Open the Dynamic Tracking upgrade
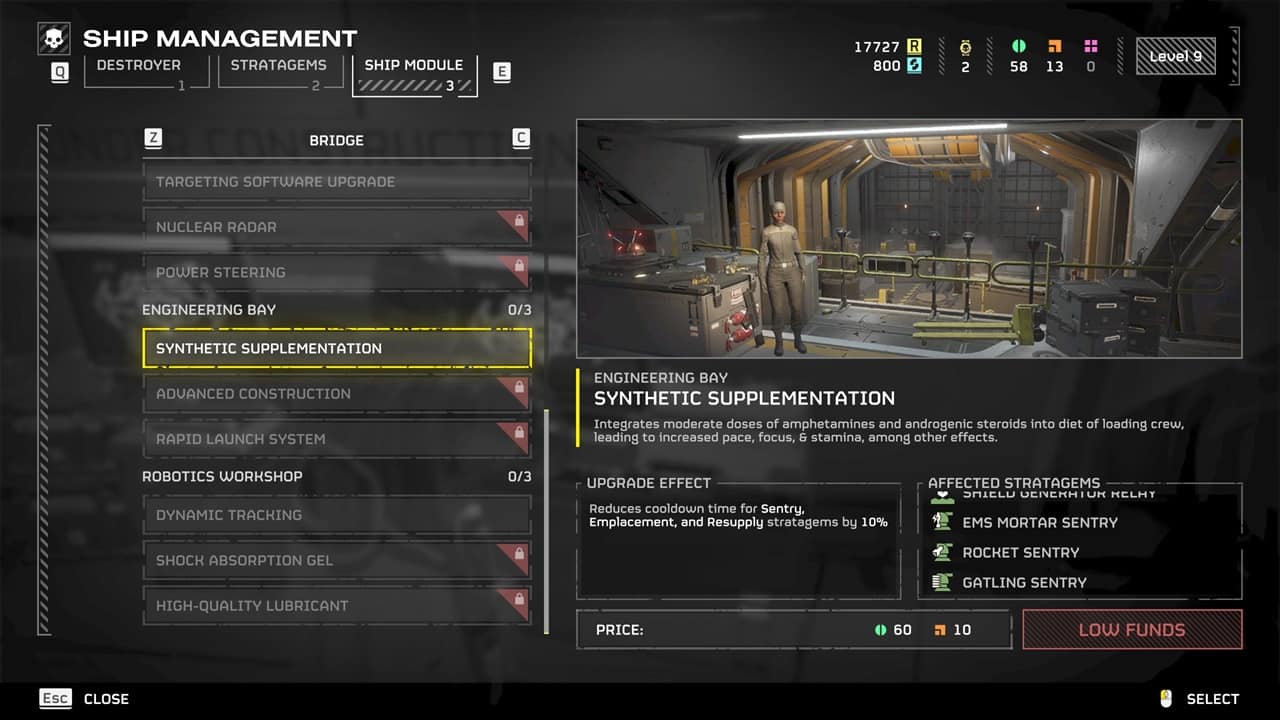This screenshot has height=720, width=1280. pyautogui.click(x=336, y=515)
